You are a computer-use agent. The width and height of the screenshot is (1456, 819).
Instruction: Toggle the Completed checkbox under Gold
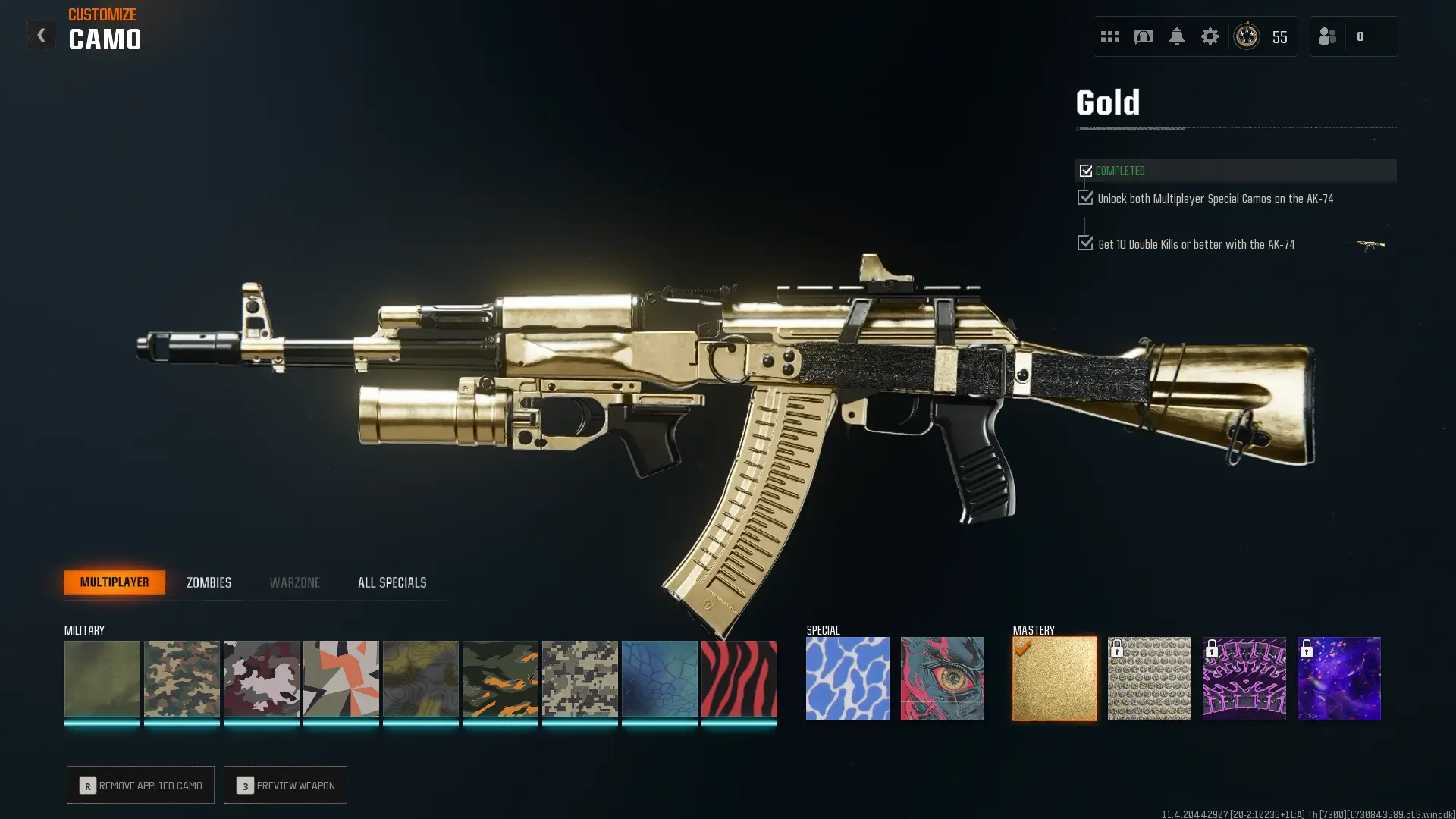click(x=1085, y=170)
